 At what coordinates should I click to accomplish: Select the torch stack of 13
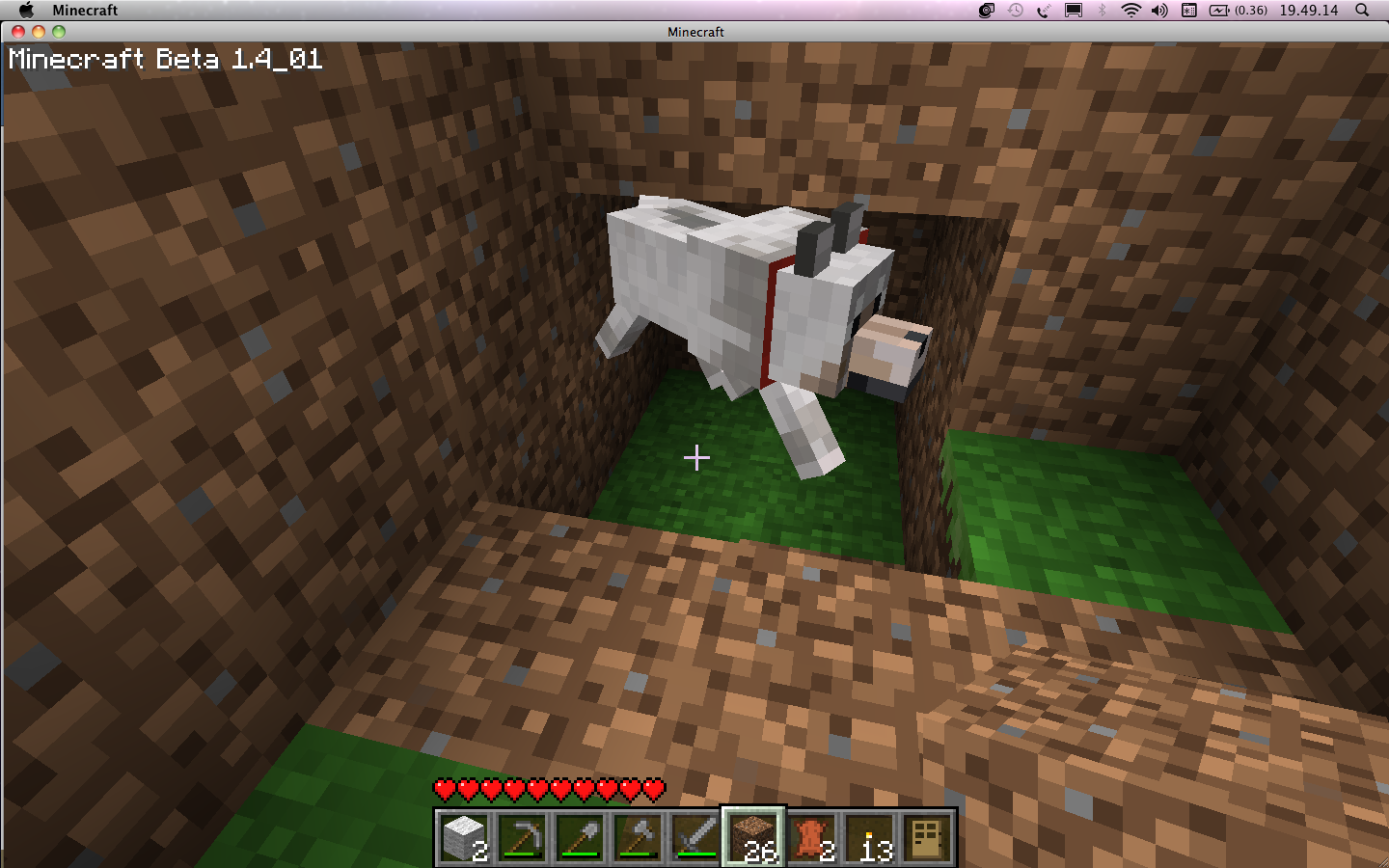pyautogui.click(x=869, y=837)
